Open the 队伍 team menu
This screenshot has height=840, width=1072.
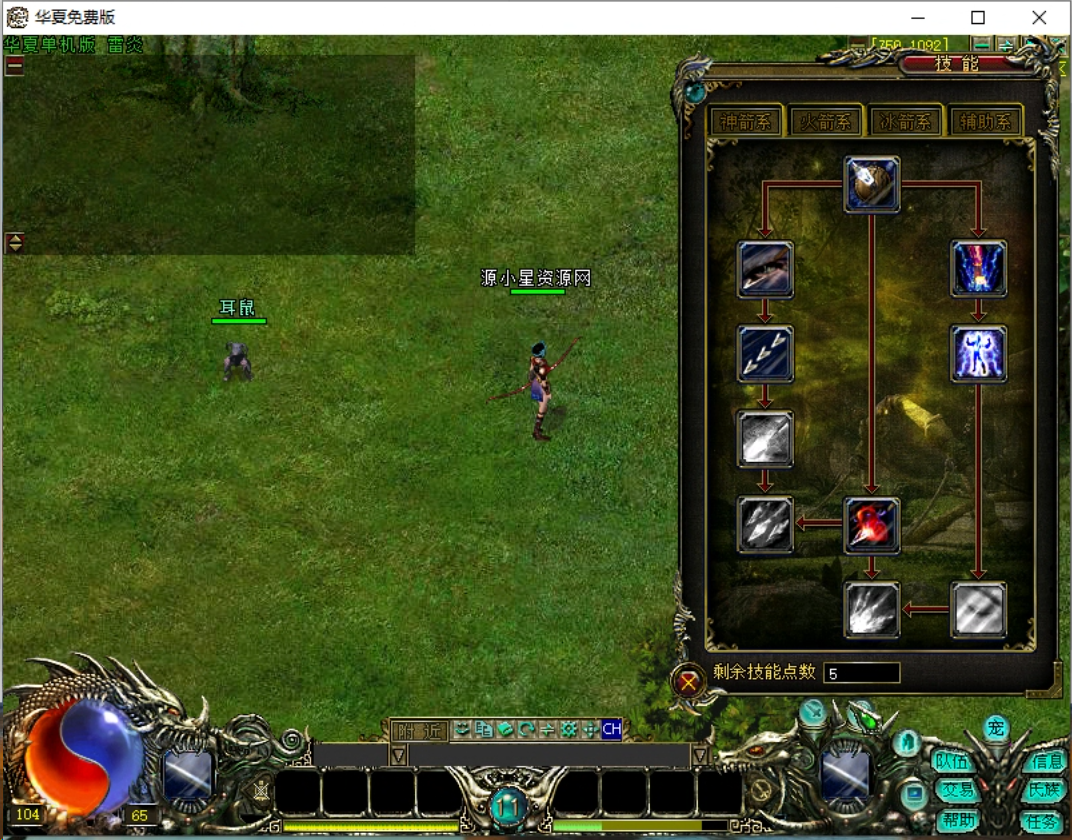point(952,761)
